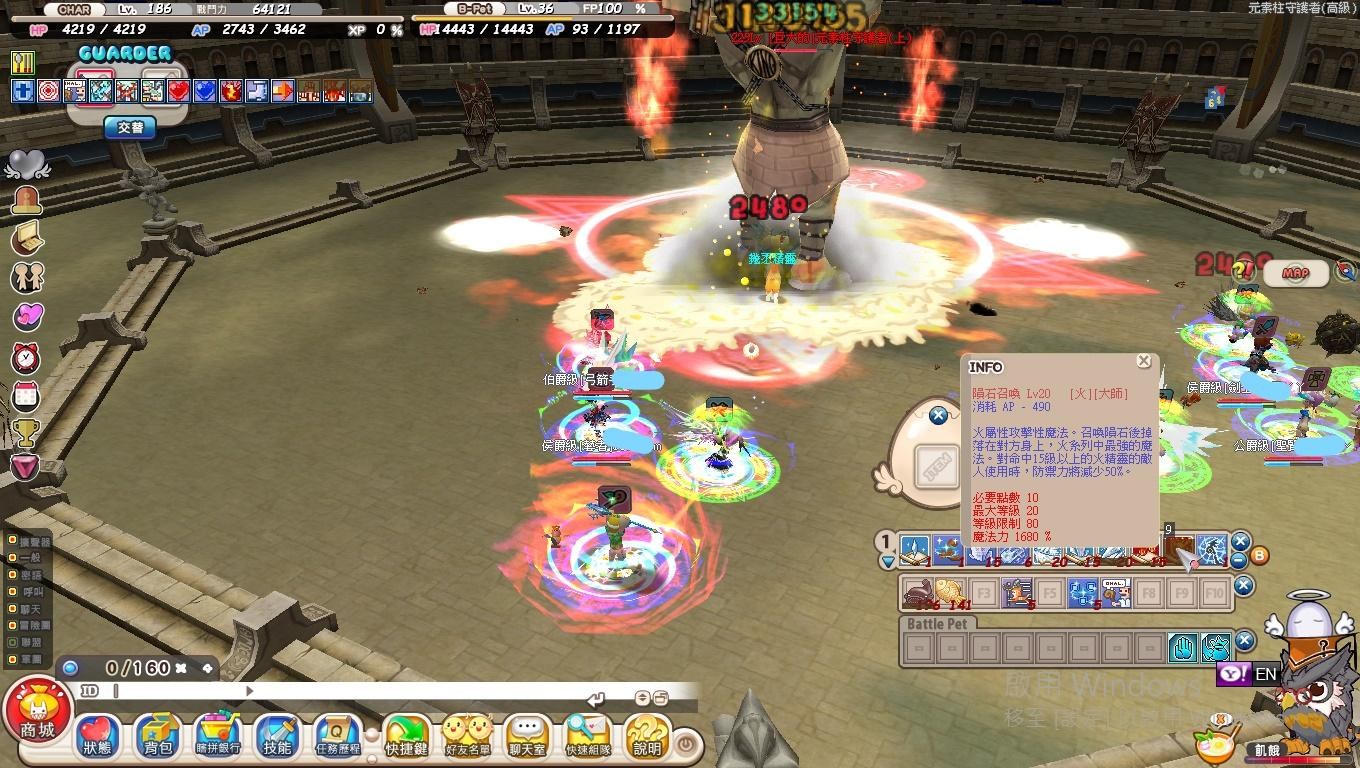The height and width of the screenshot is (768, 1360).
Task: Open the 狀態 status window
Action: (x=97, y=737)
